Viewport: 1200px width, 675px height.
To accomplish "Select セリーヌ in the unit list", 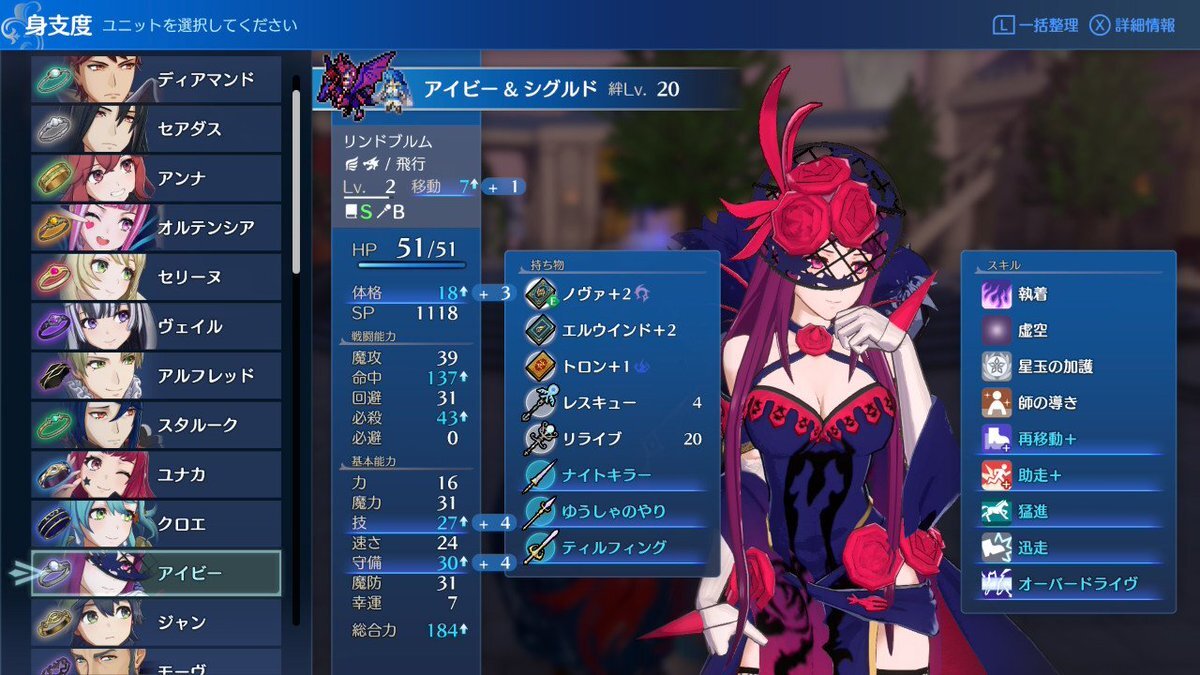I will [156, 277].
